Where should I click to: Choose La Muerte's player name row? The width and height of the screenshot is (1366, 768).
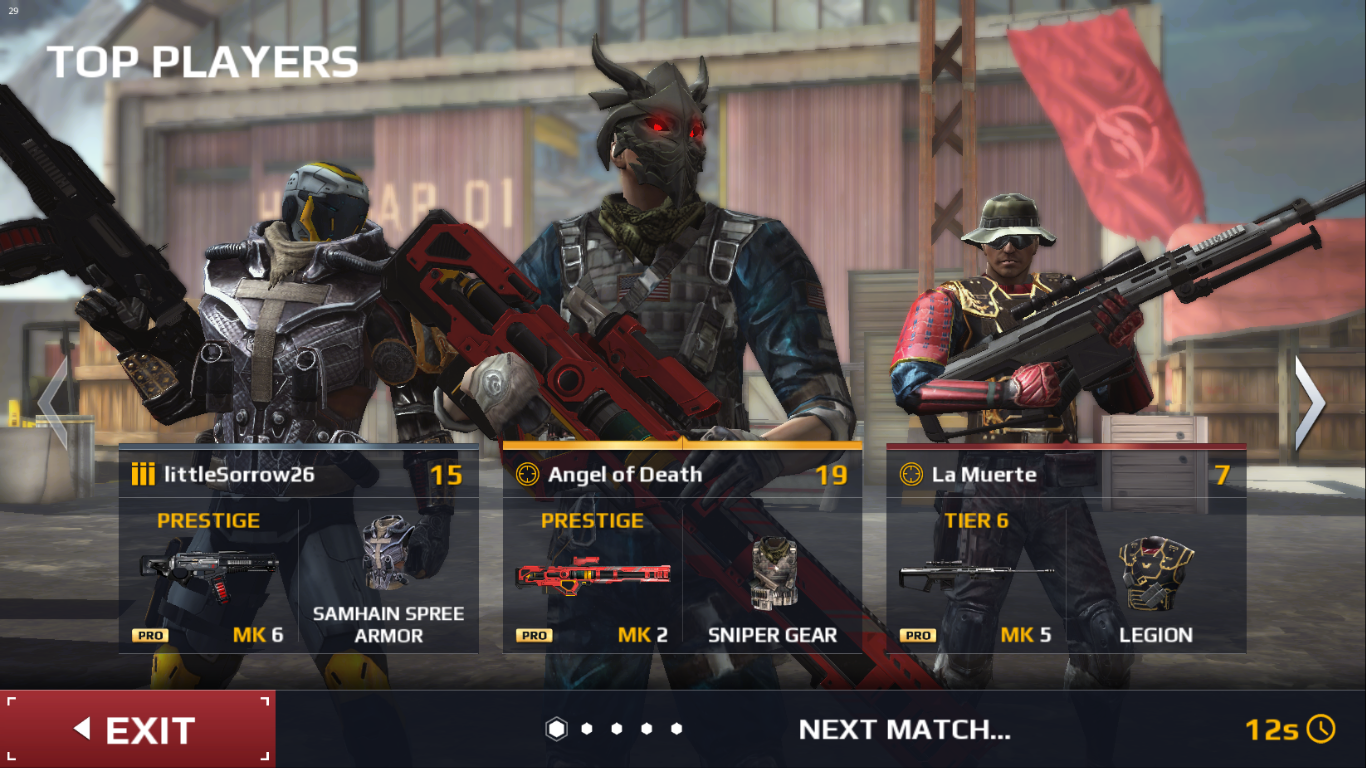tap(1066, 474)
